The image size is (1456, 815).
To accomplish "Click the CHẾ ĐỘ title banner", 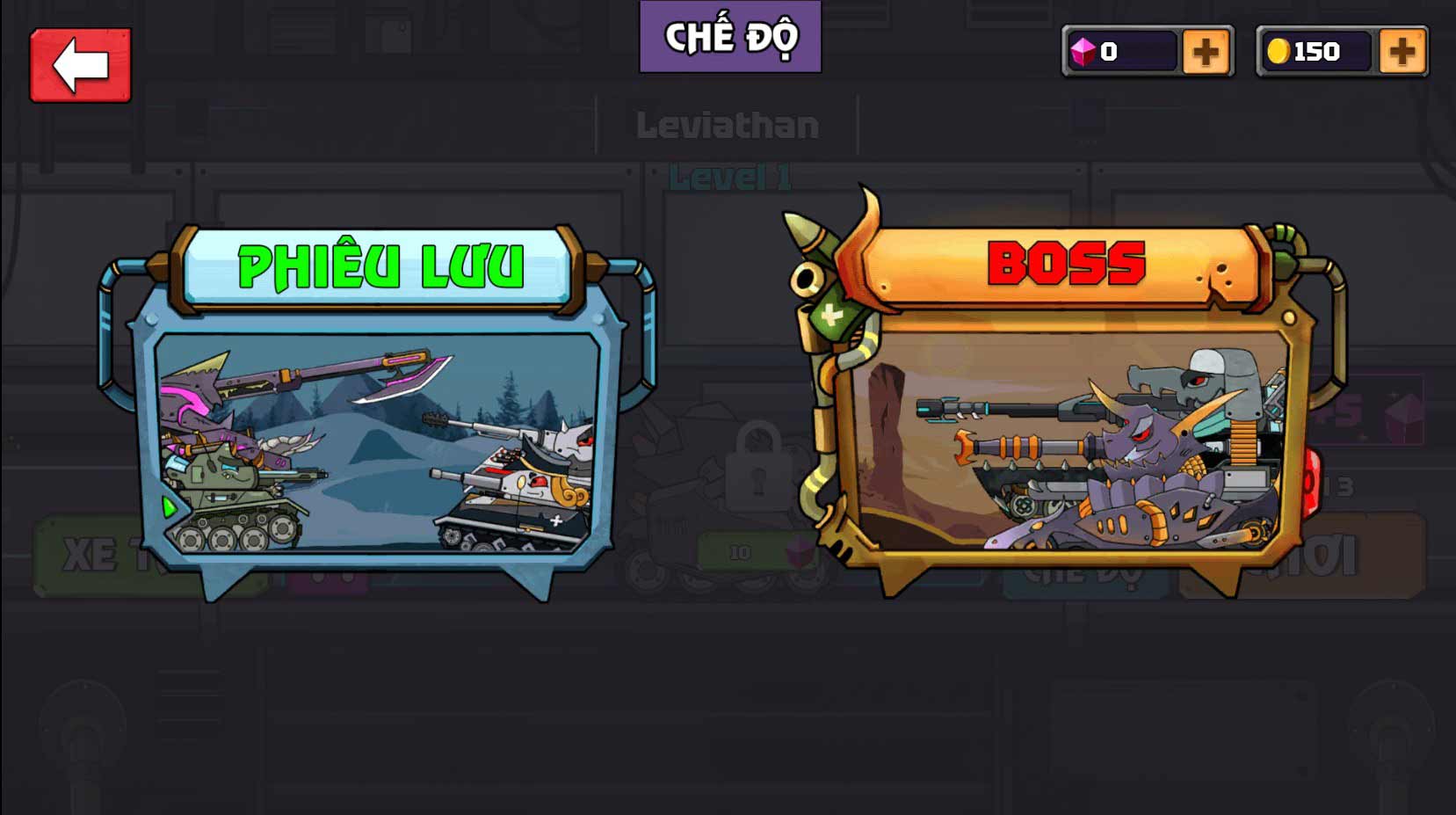I will tap(732, 36).
